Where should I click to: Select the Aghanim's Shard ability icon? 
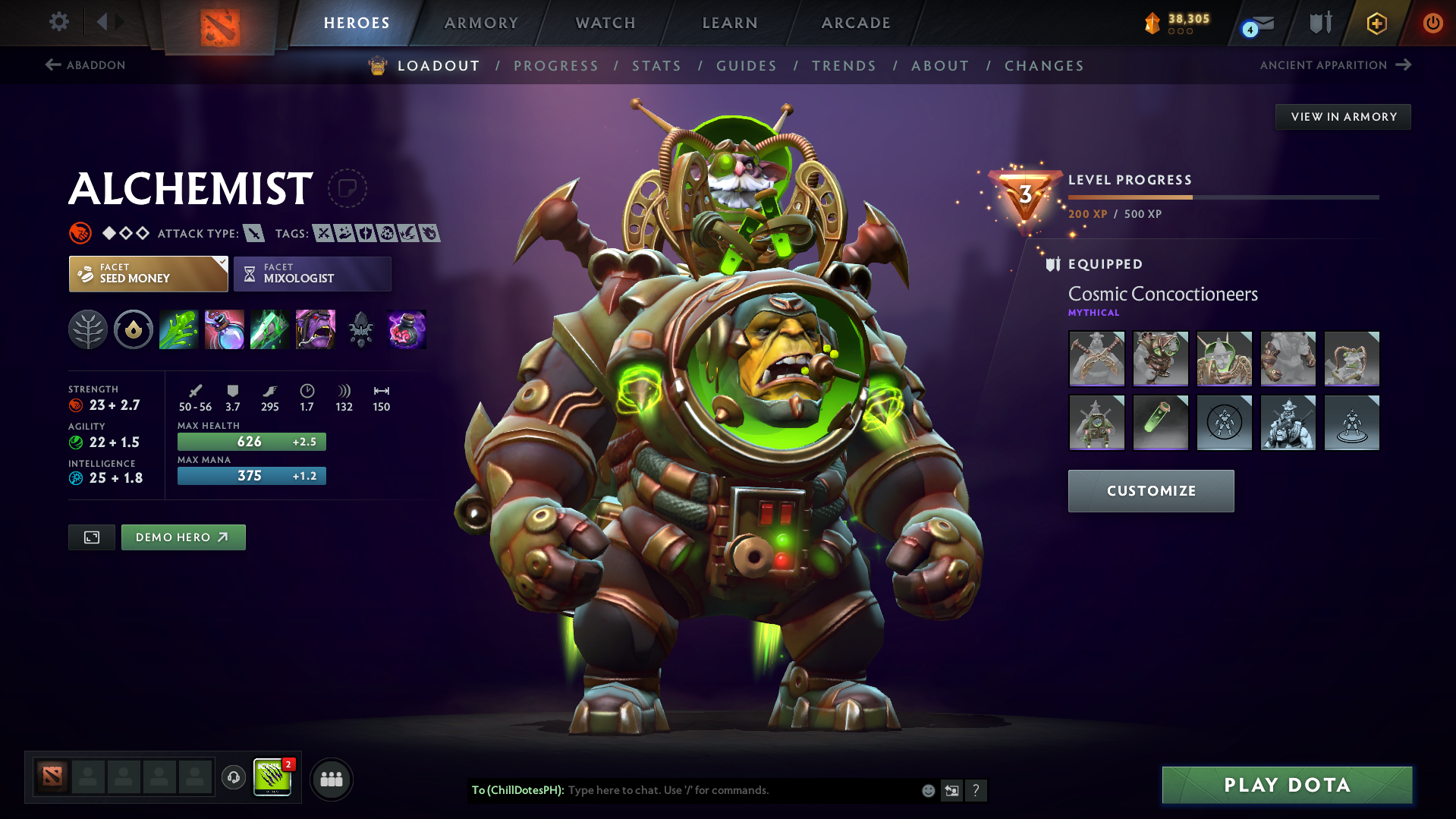(360, 329)
